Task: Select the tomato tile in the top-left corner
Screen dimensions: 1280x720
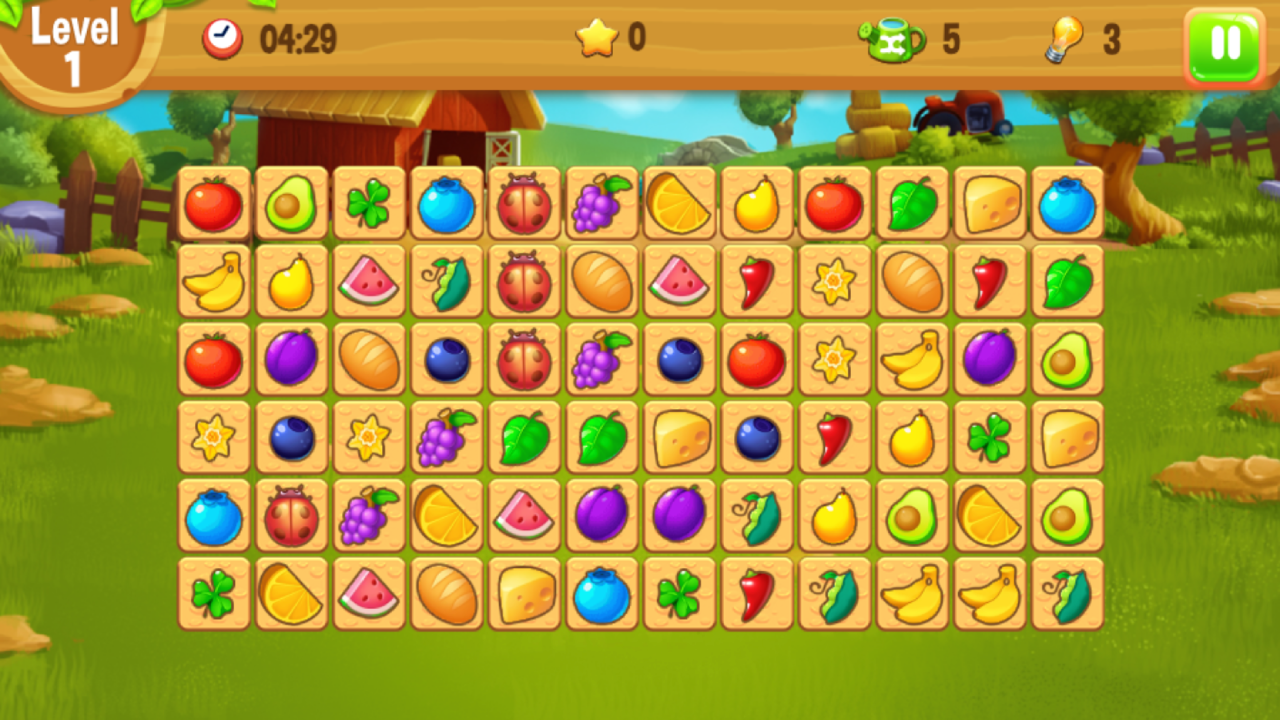Action: [x=213, y=205]
